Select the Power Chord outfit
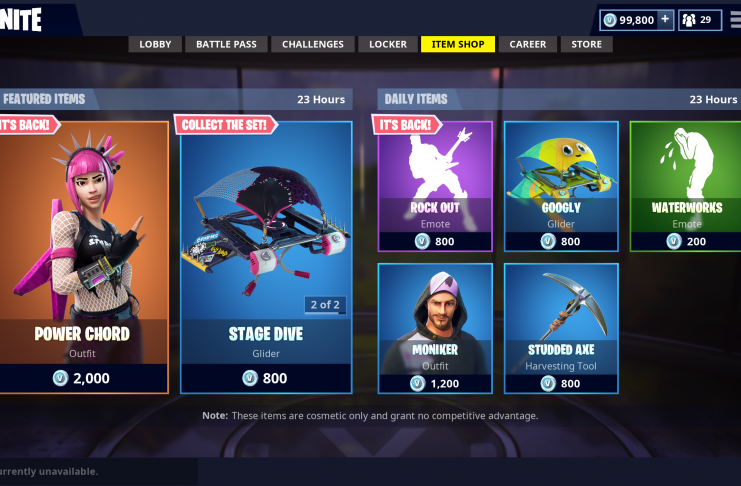 [82, 256]
